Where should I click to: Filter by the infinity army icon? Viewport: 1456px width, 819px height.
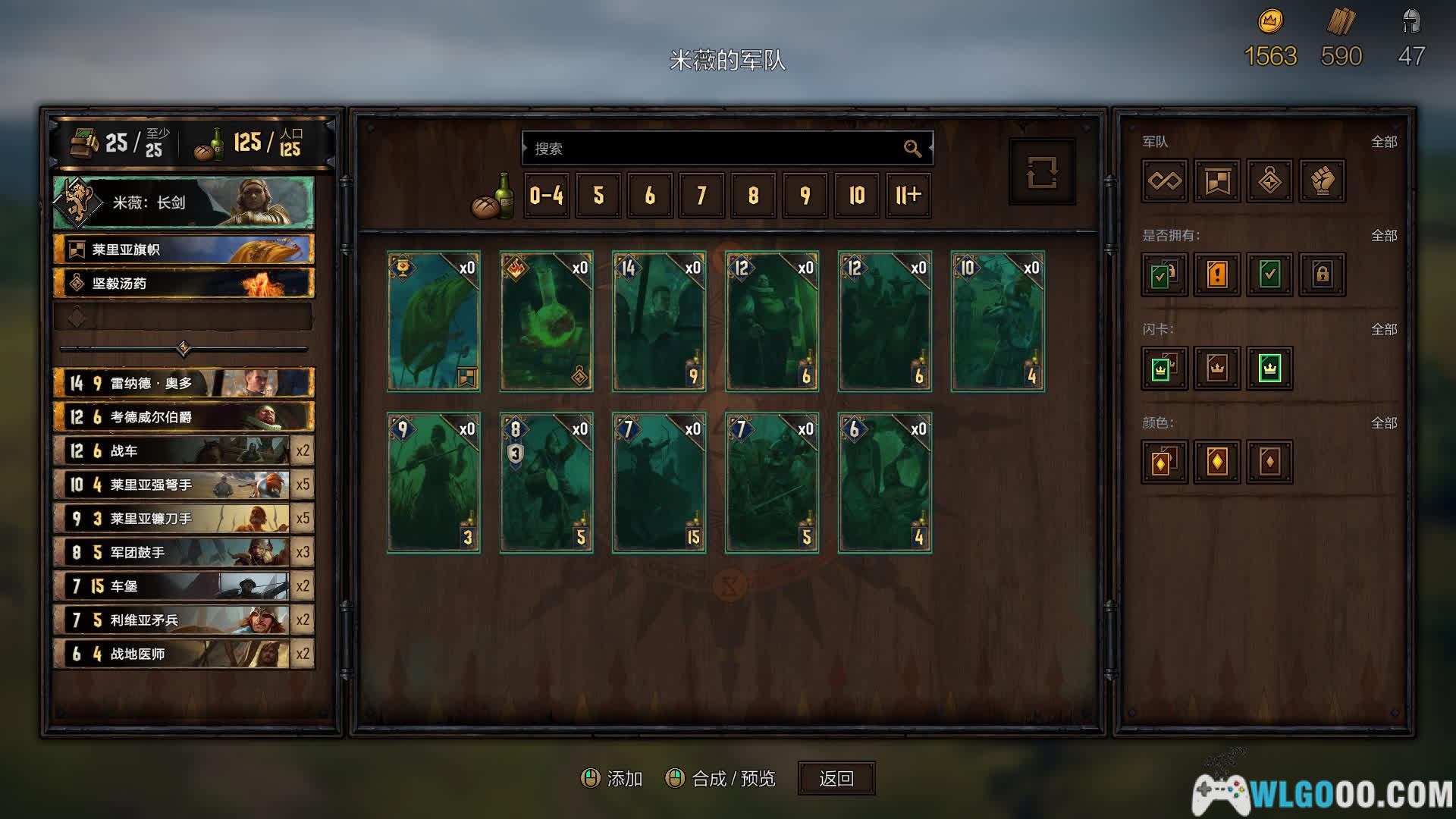tap(1164, 180)
